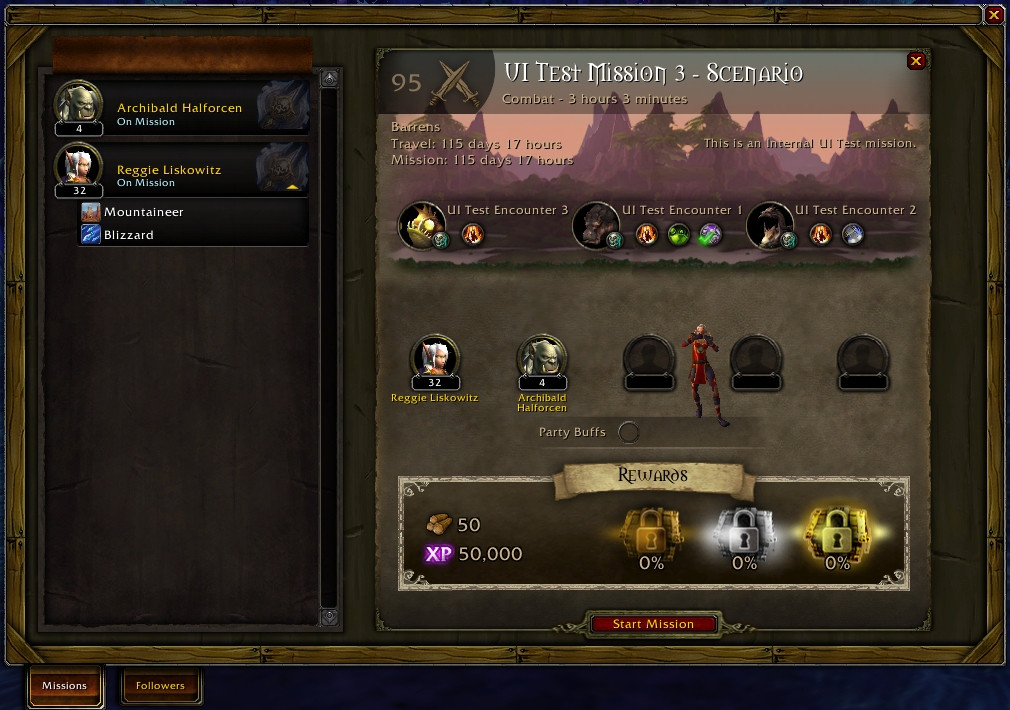Image resolution: width=1010 pixels, height=710 pixels.
Task: Click UI Test Encounter 1 enemy portrait
Action: pos(595,225)
